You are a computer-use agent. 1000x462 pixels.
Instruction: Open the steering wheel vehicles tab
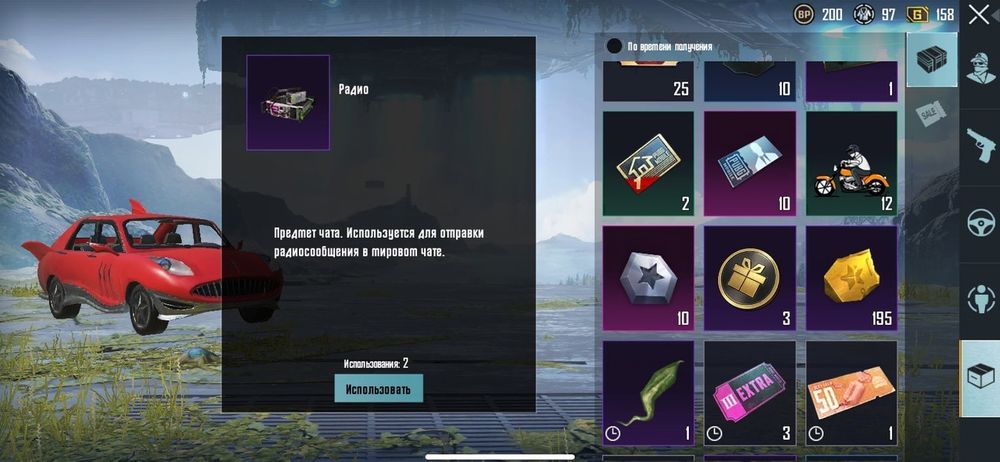coord(980,223)
